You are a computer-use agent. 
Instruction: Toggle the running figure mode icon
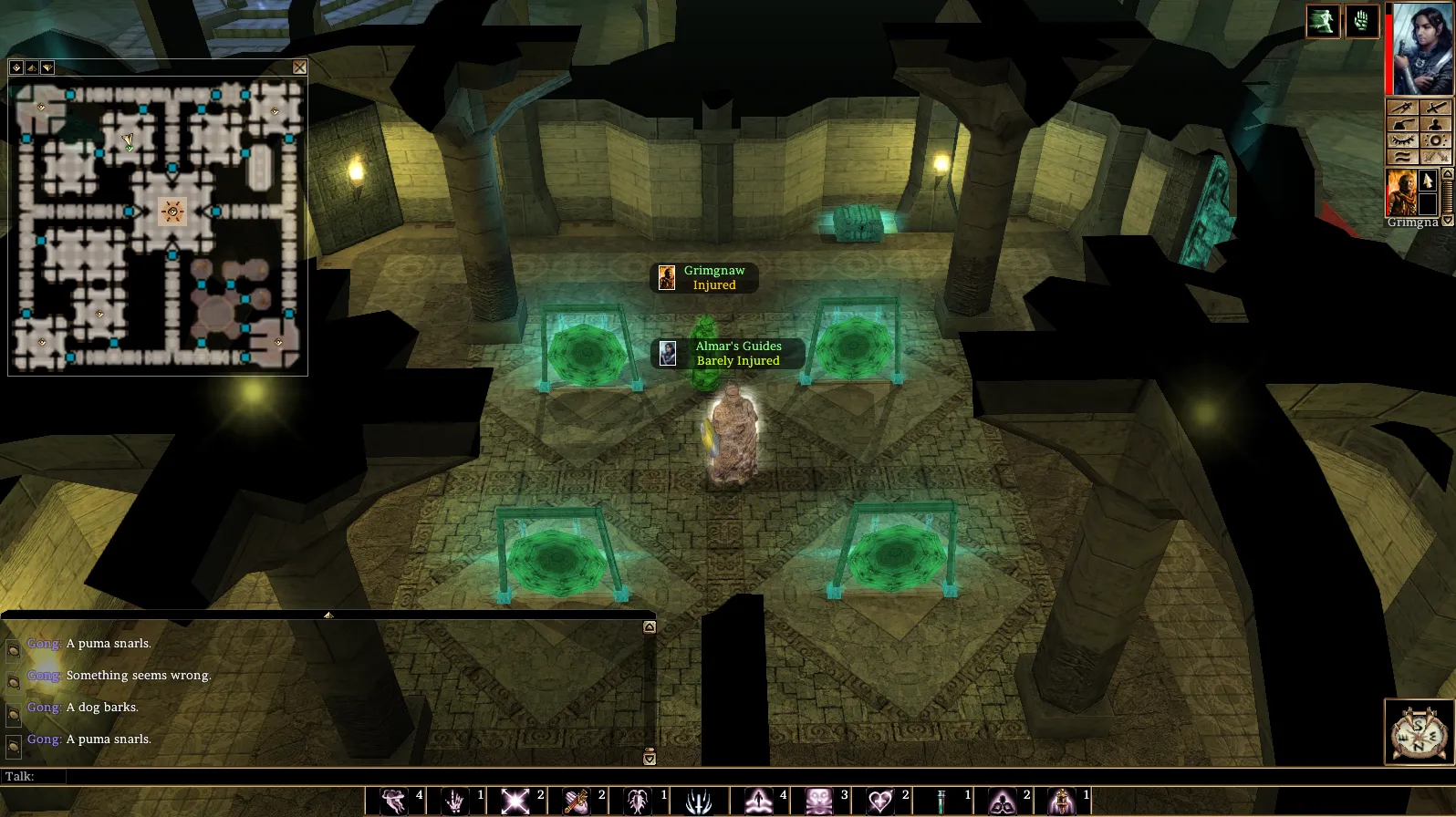click(1322, 22)
